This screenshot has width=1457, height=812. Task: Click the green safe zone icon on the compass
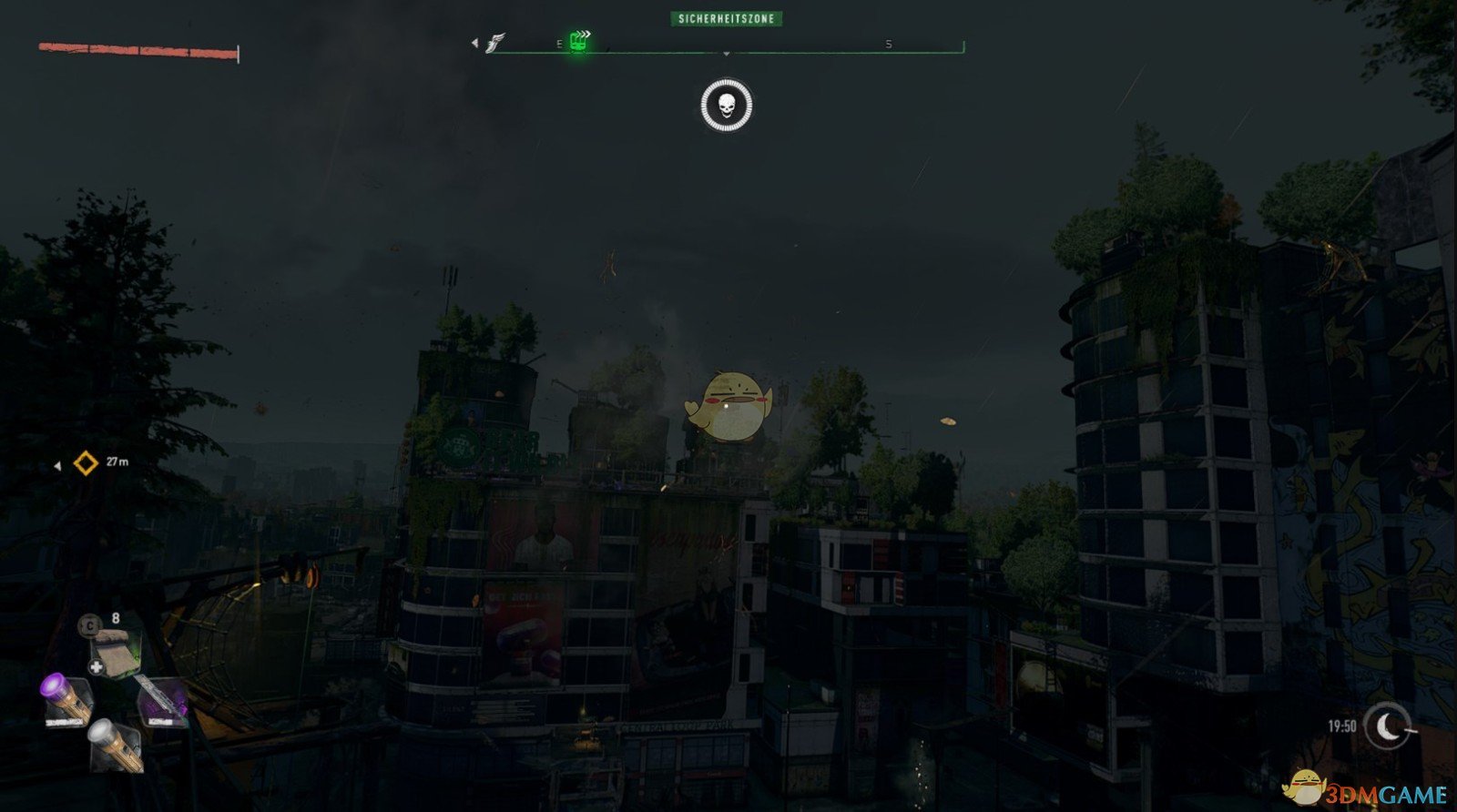tap(576, 42)
